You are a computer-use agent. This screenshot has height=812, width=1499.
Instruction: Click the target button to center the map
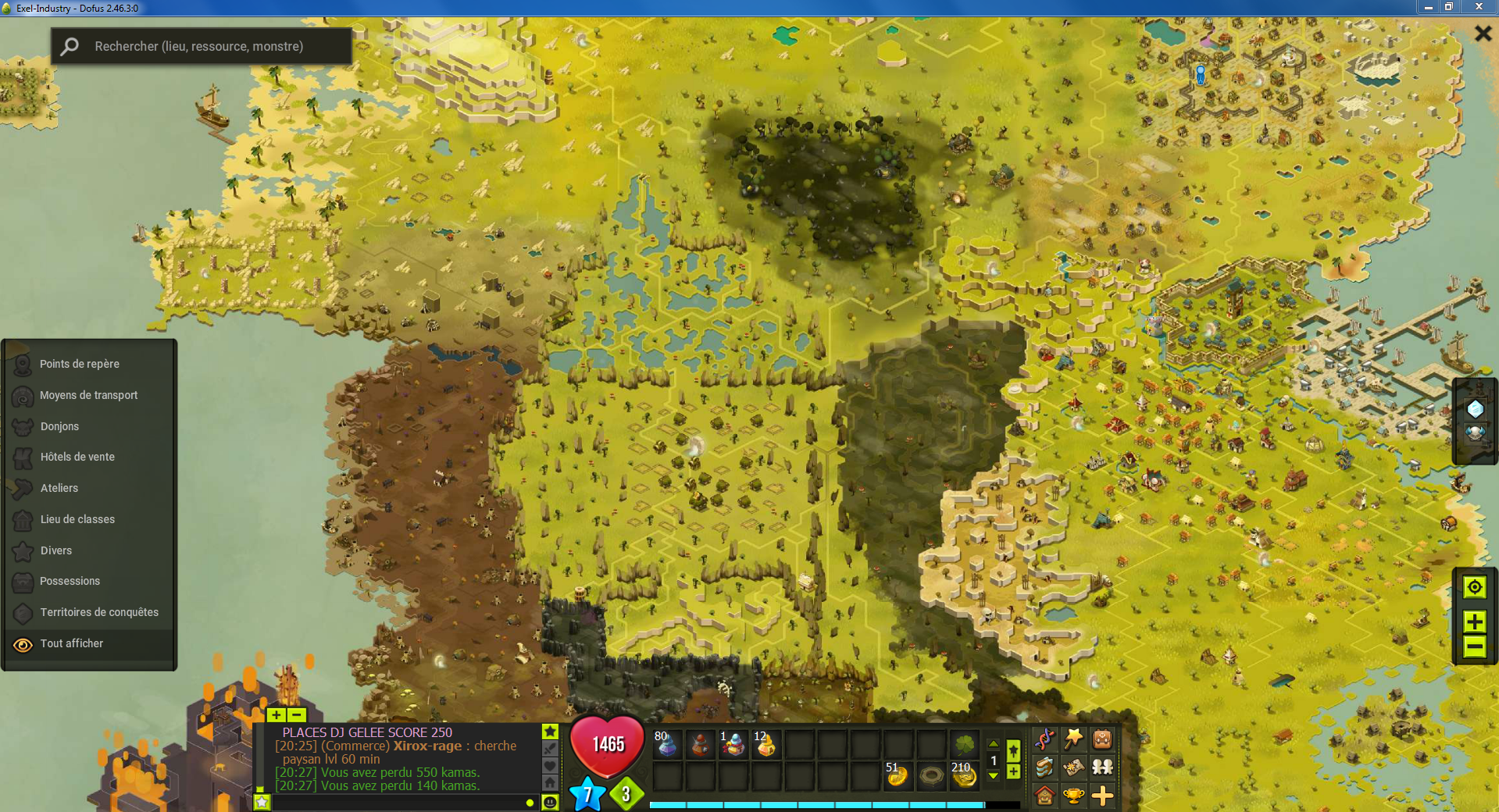point(1475,587)
